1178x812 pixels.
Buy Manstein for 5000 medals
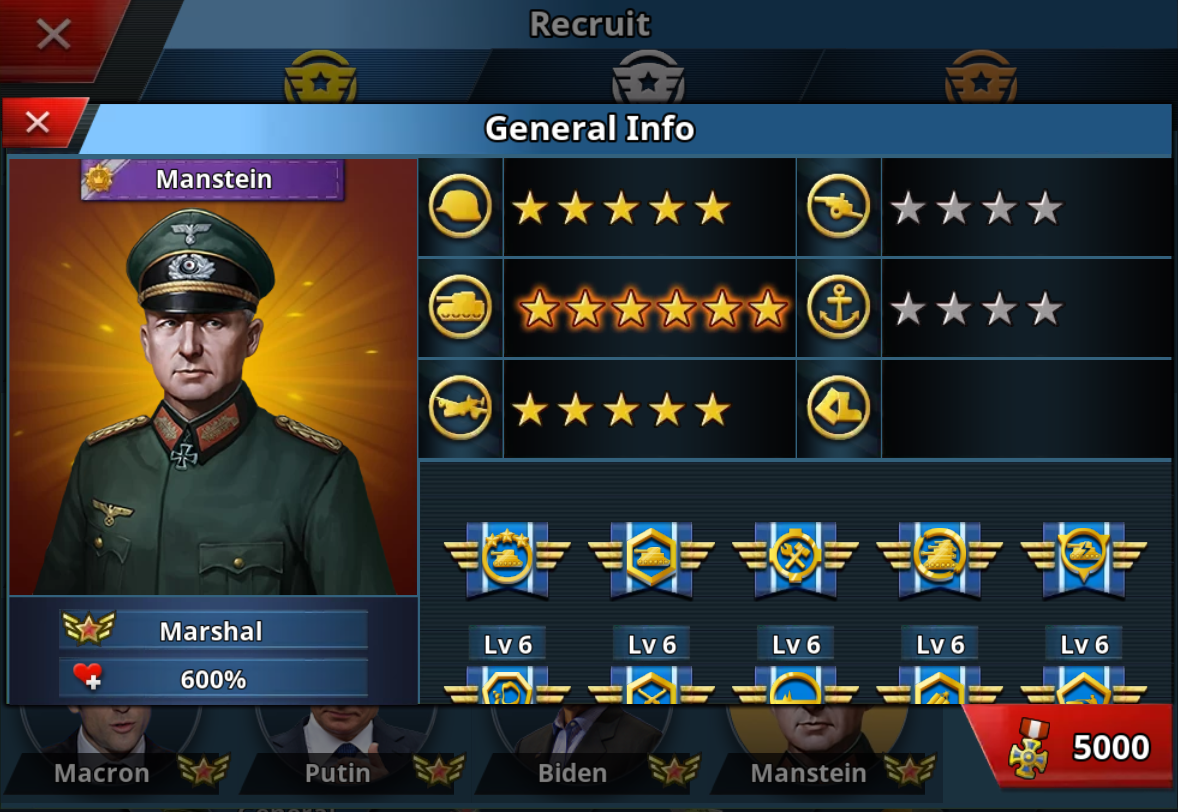[1070, 747]
